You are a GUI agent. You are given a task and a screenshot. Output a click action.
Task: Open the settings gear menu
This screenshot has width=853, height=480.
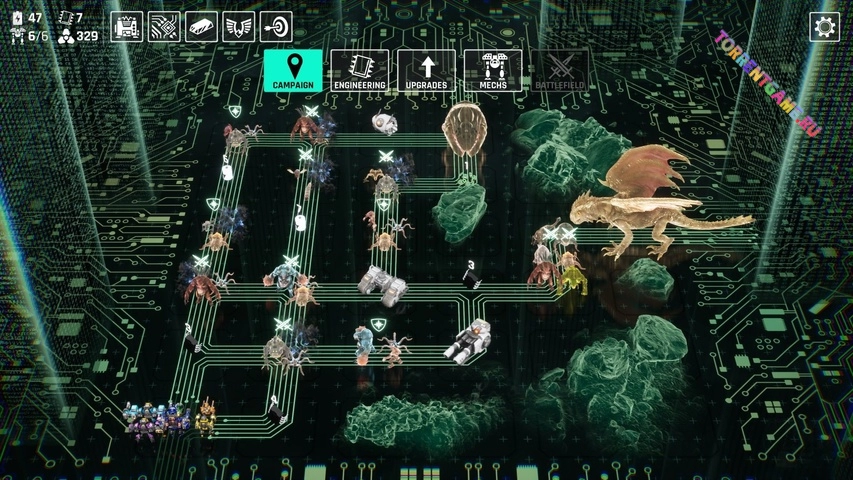[825, 27]
